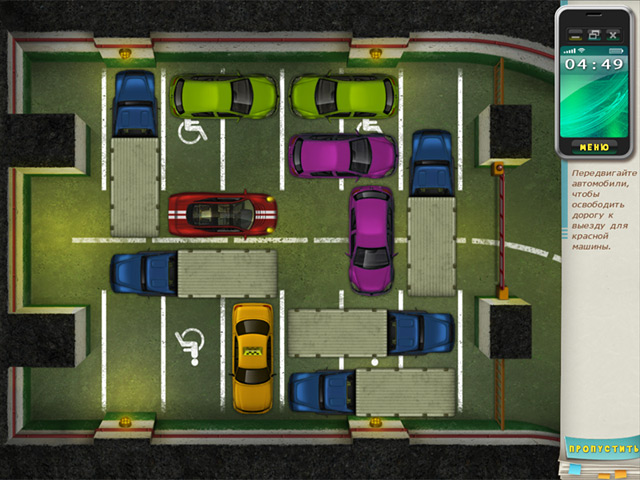Open the МЕНЮ button on the phone
This screenshot has height=480, width=640.
(x=593, y=147)
